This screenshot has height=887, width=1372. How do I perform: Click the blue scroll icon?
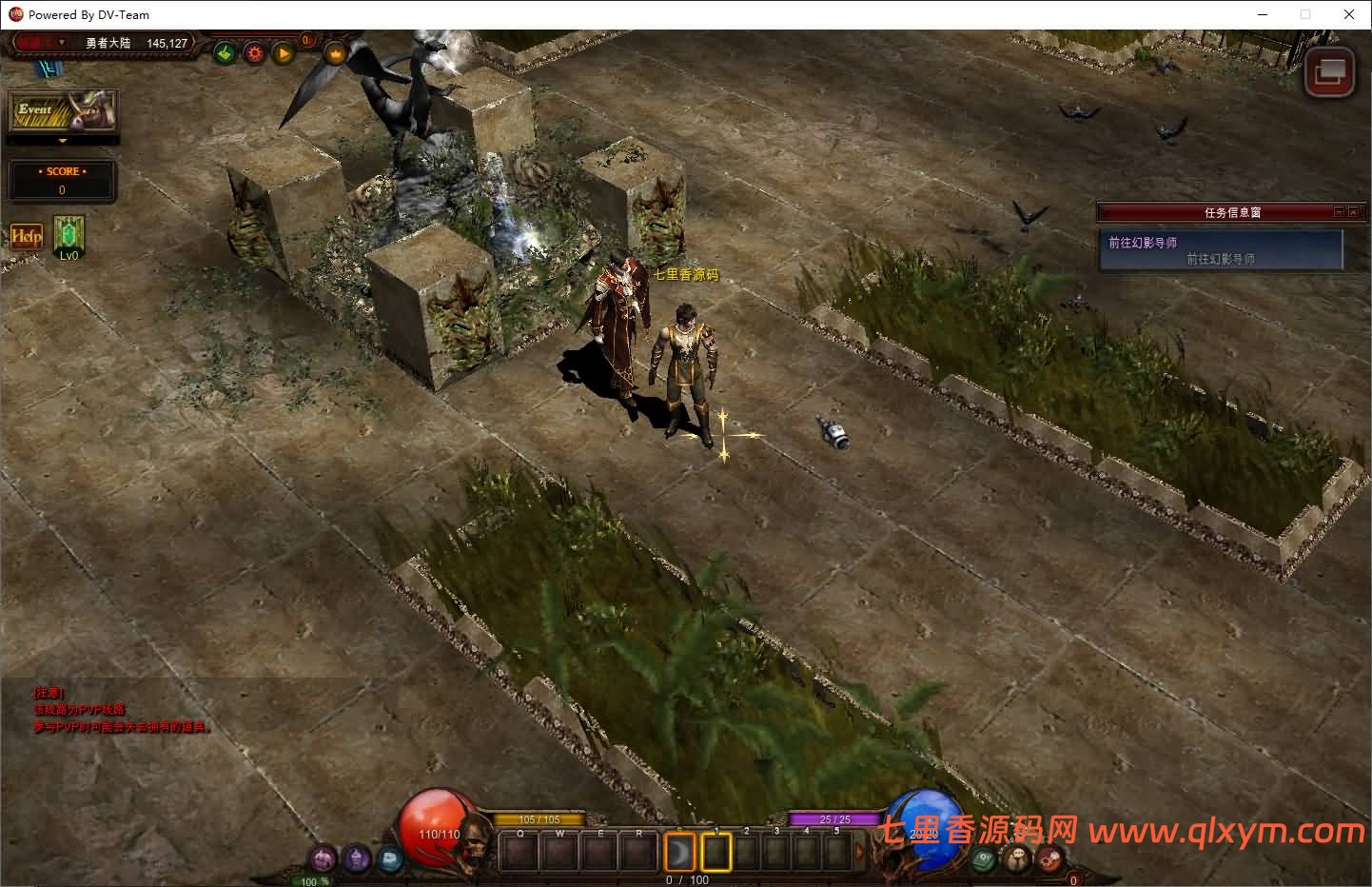tap(390, 859)
